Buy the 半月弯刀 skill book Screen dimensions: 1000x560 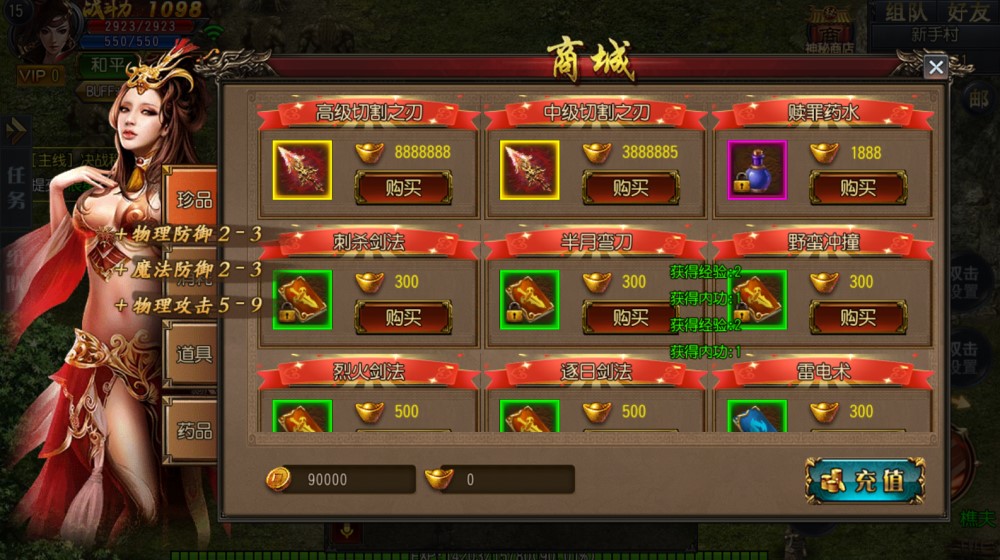click(631, 317)
